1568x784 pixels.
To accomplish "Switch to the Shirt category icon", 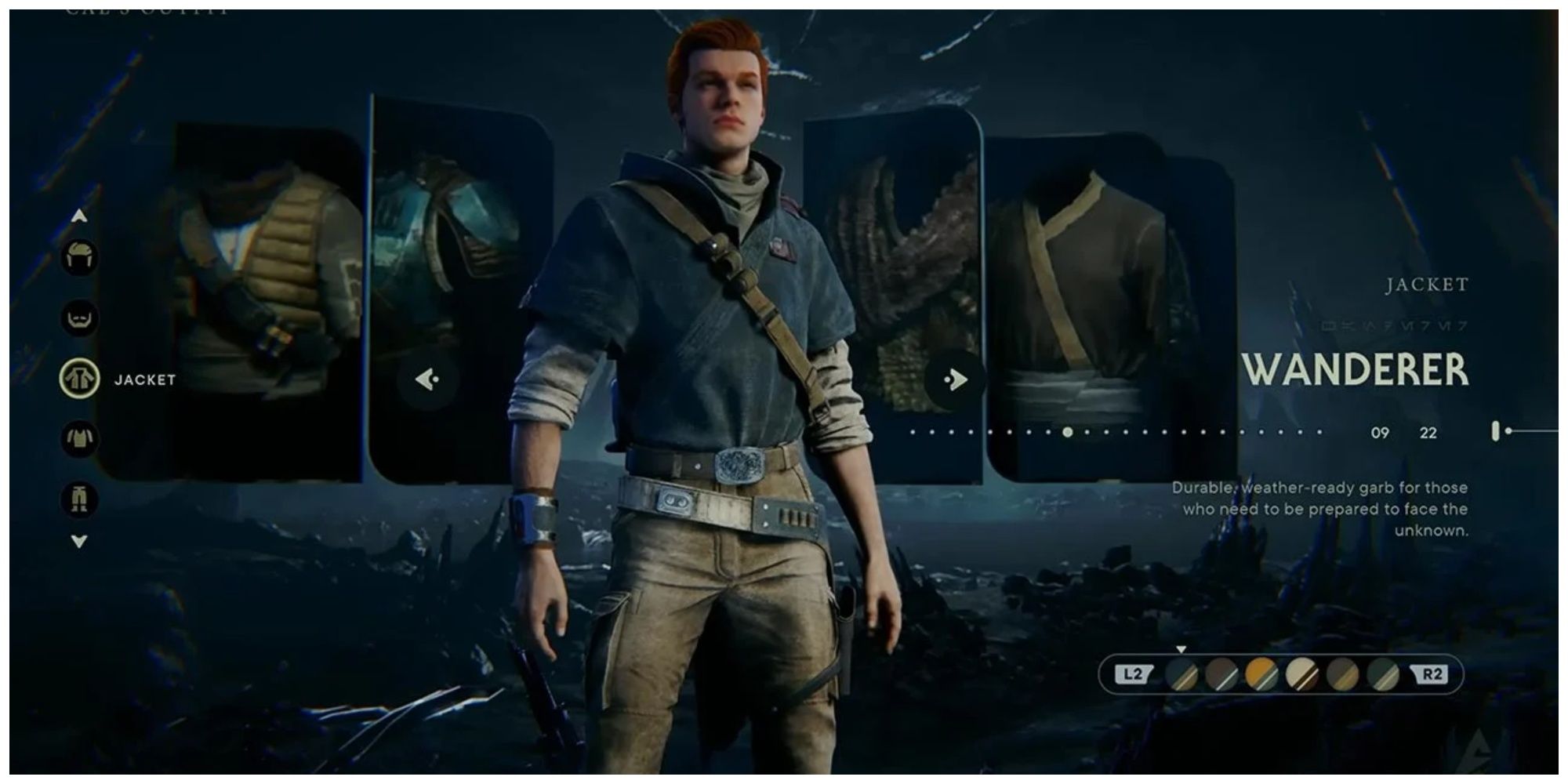I will click(x=81, y=437).
